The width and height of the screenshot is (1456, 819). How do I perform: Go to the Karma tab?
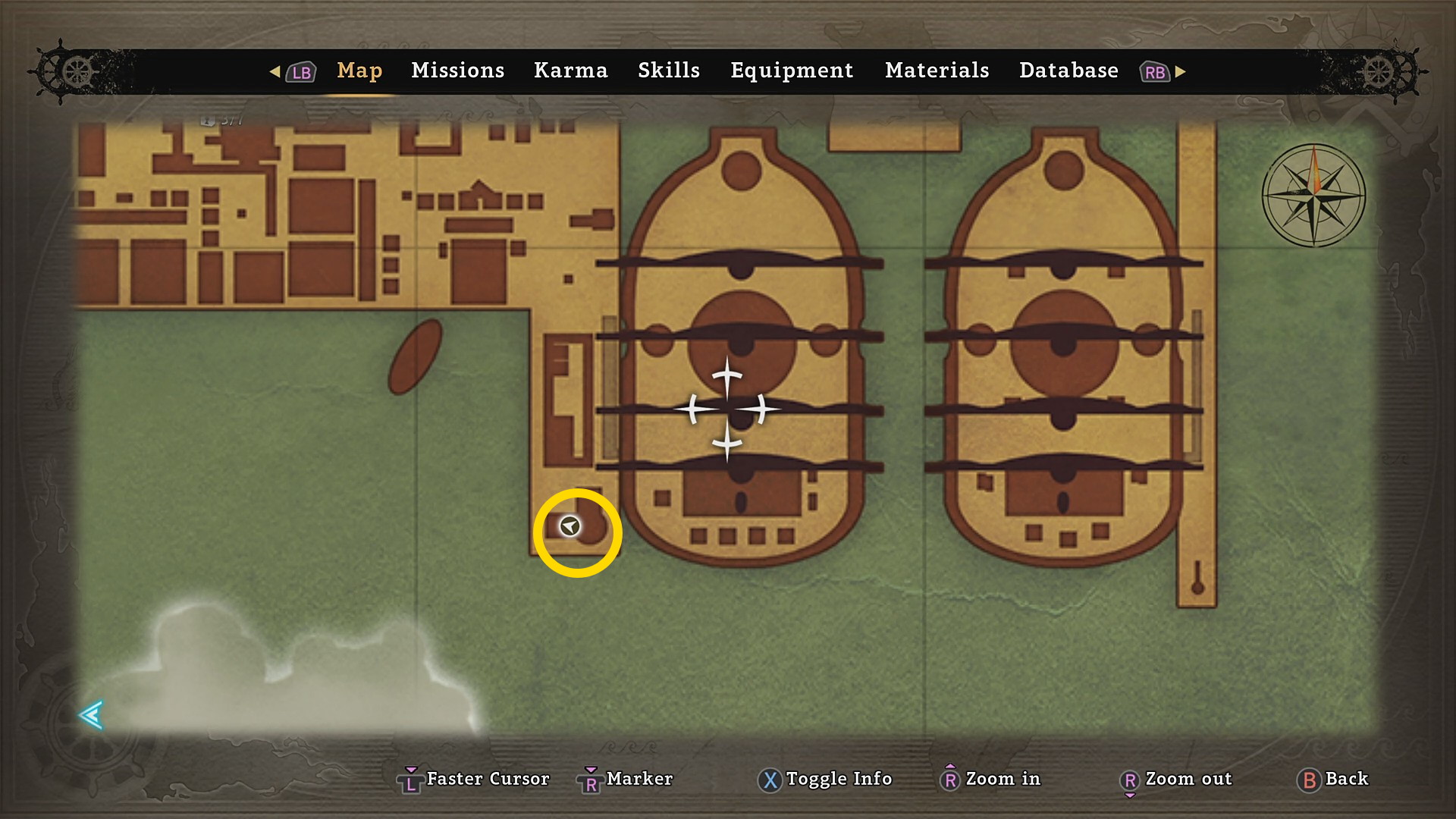tap(570, 71)
